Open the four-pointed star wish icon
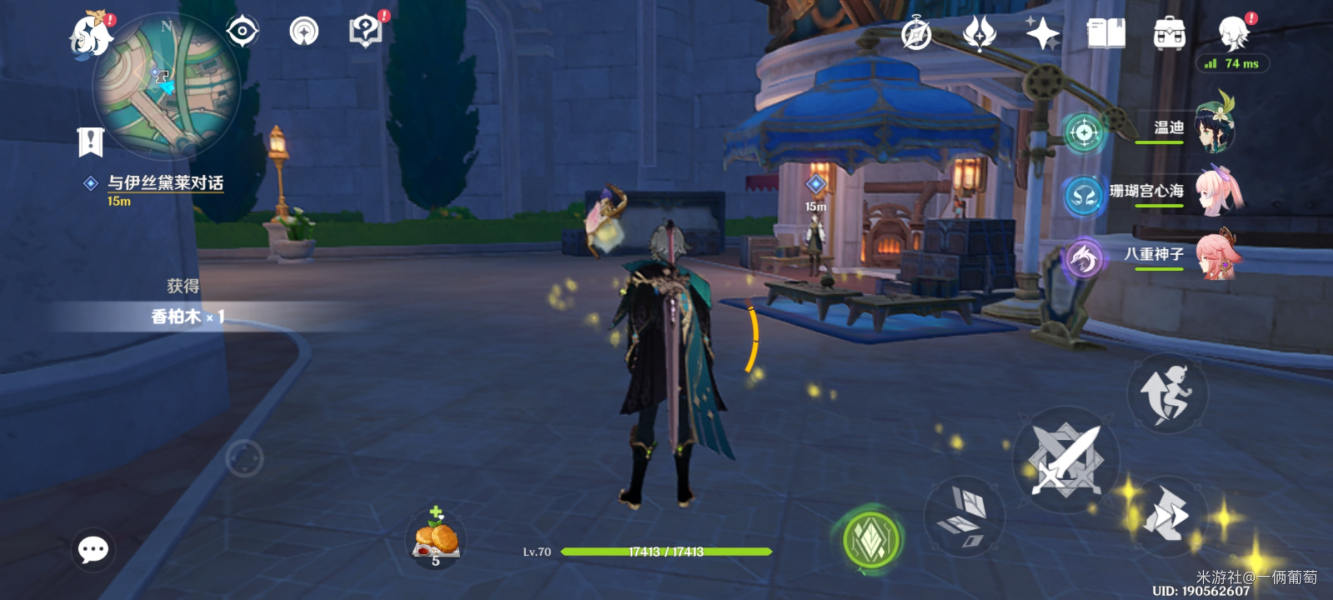This screenshot has width=1333, height=600. coord(1042,34)
